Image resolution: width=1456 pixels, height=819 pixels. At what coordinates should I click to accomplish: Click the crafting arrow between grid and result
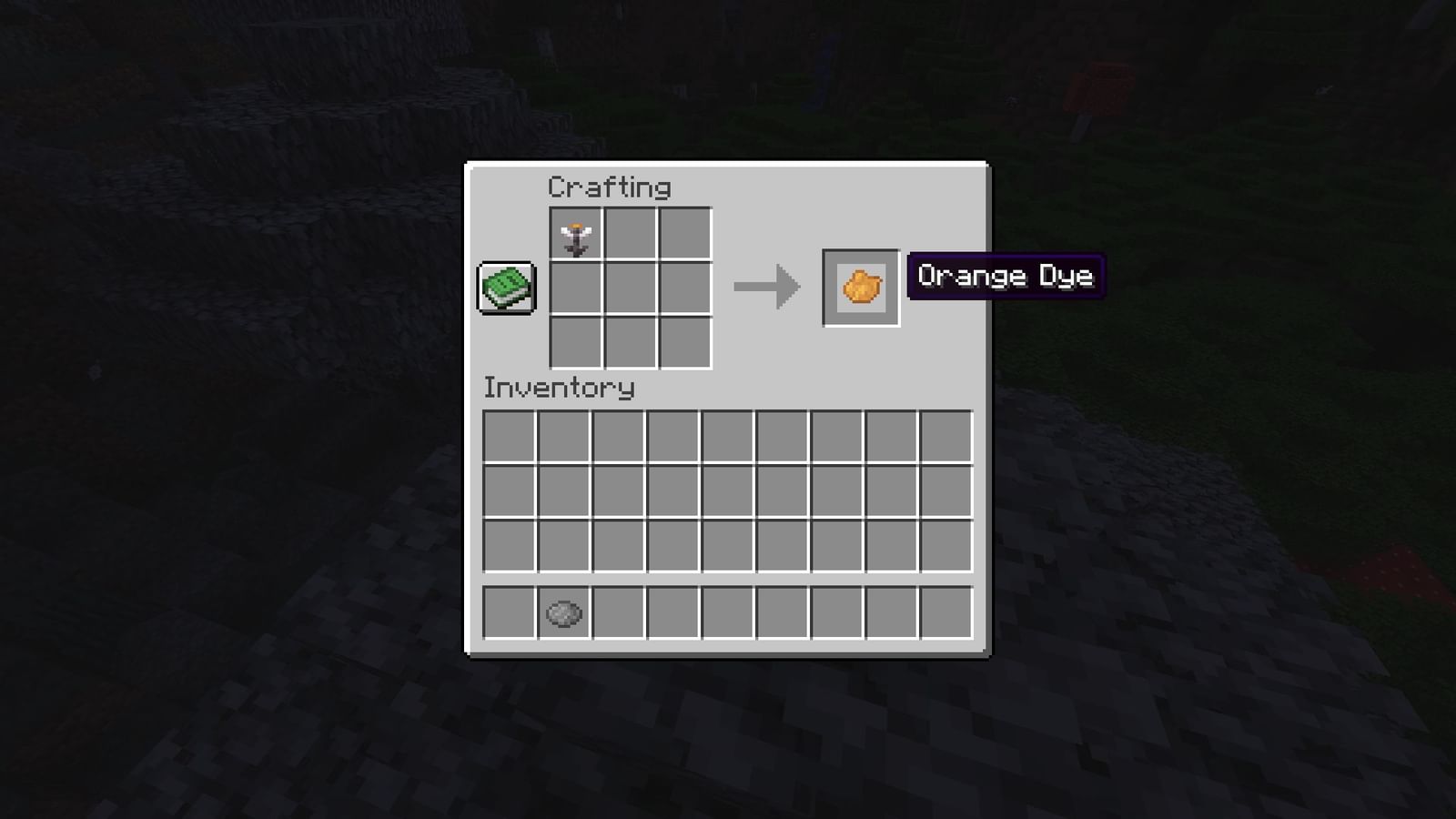[x=767, y=287]
